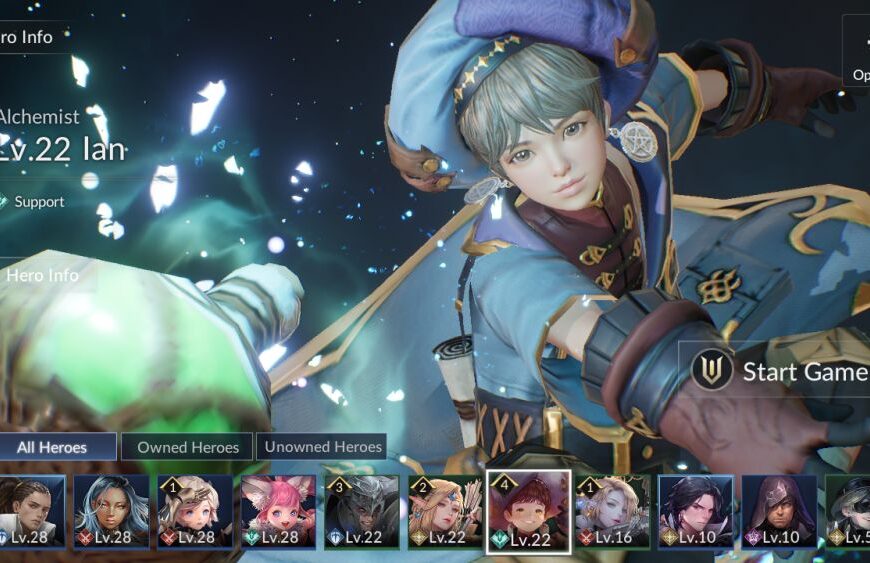Switch to the All Heroes tab
The image size is (870, 563).
coord(58,447)
